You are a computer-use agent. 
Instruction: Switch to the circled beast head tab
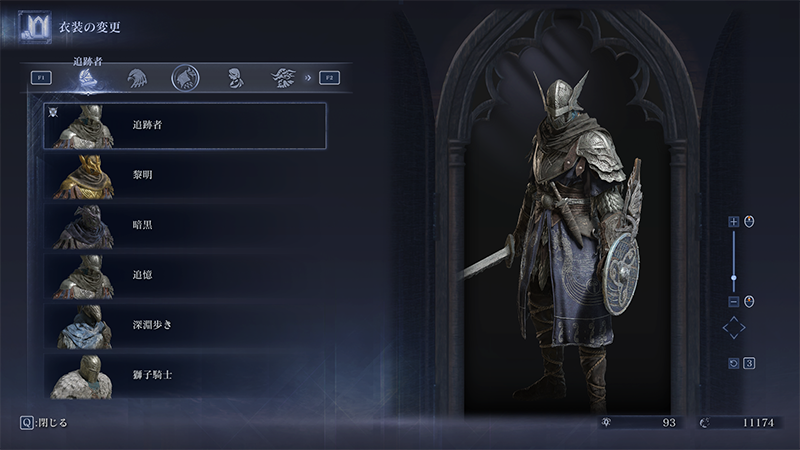[x=184, y=76]
